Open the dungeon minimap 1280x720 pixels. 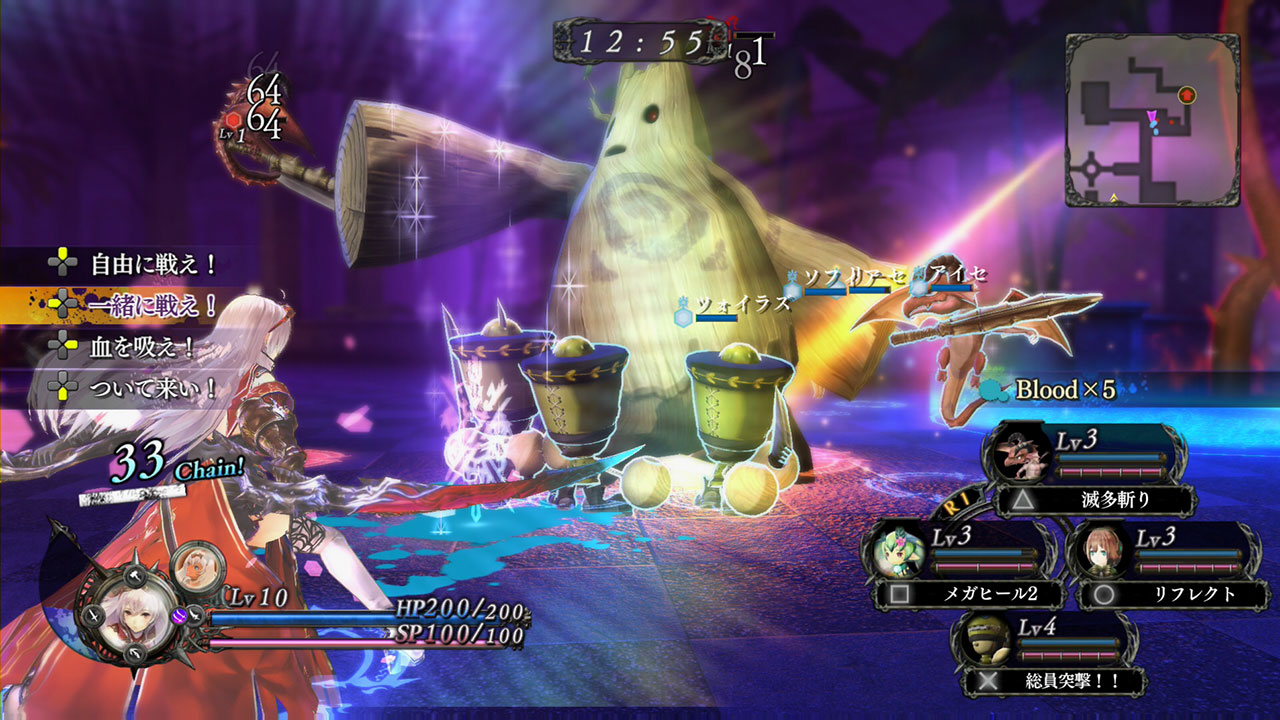(1151, 120)
